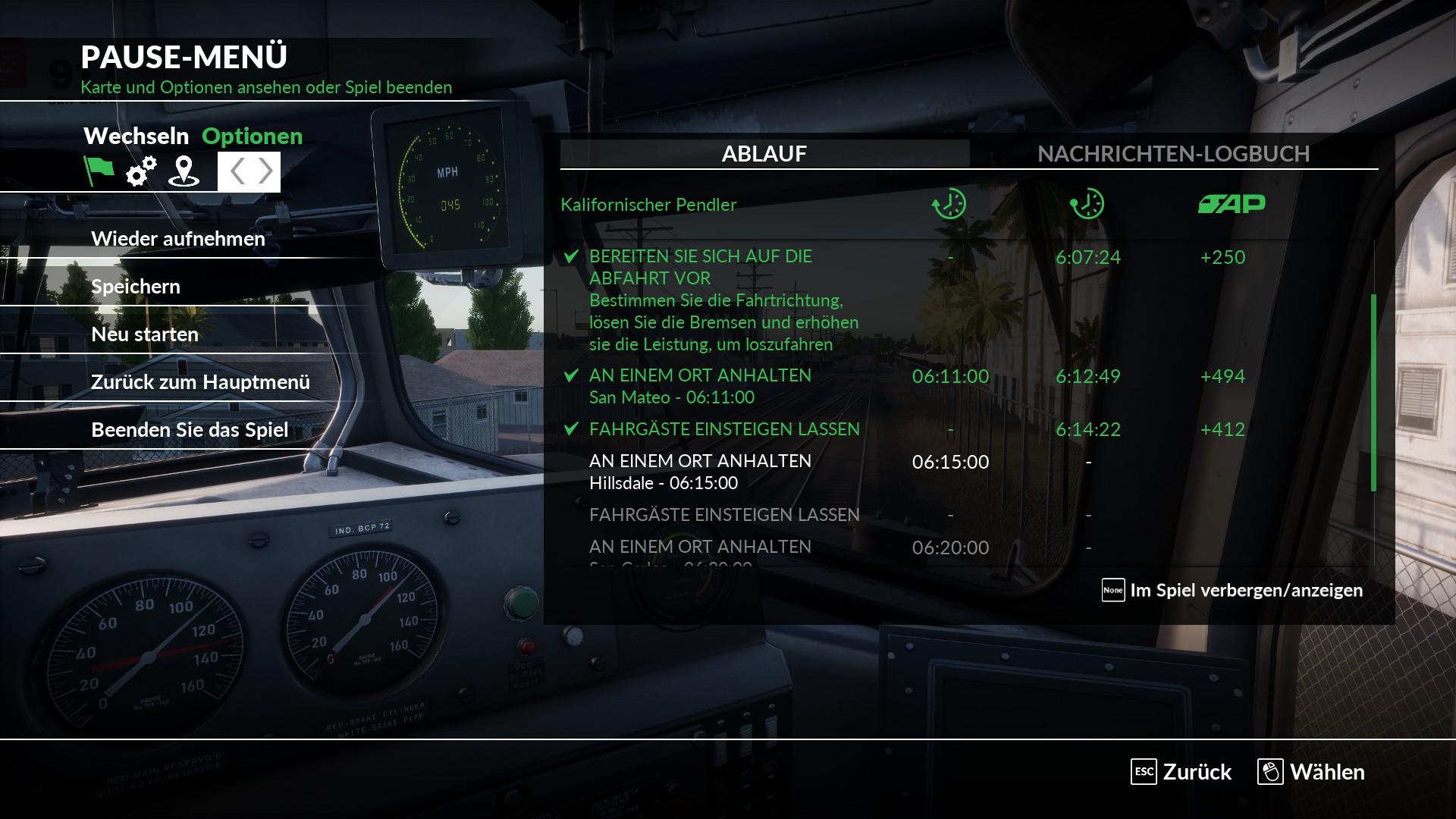Resume the game with Wieder aufnehmen
Viewport: 1456px width, 819px height.
tap(178, 239)
